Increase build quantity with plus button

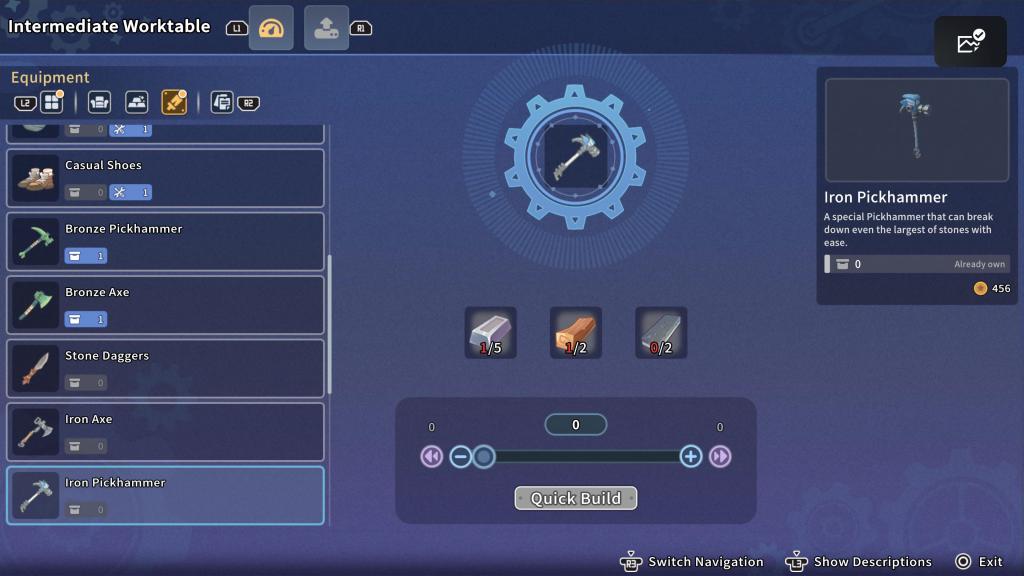pos(690,457)
